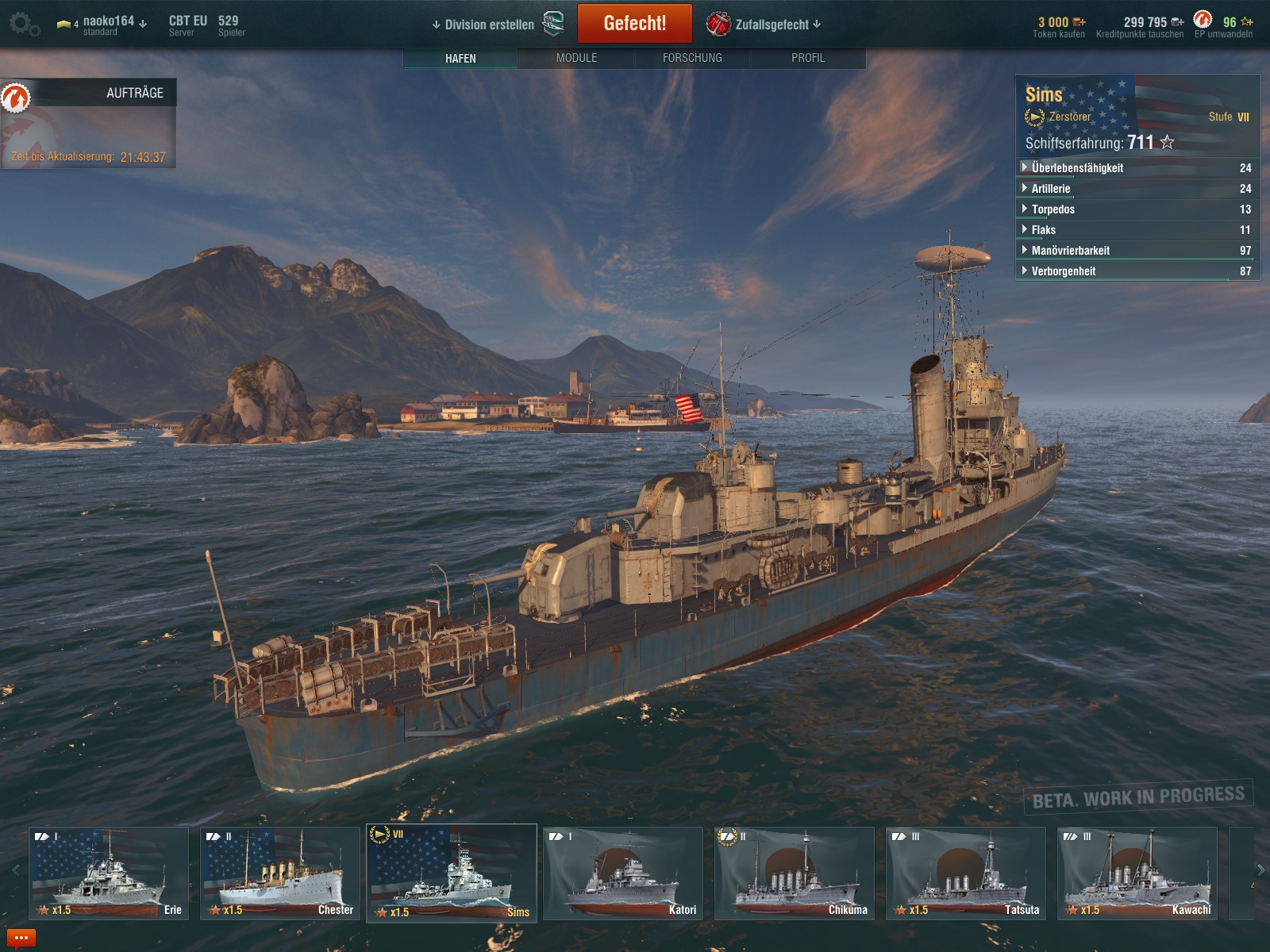Image resolution: width=1270 pixels, height=952 pixels.
Task: Select the Erie ship in carousel
Action: [x=109, y=873]
